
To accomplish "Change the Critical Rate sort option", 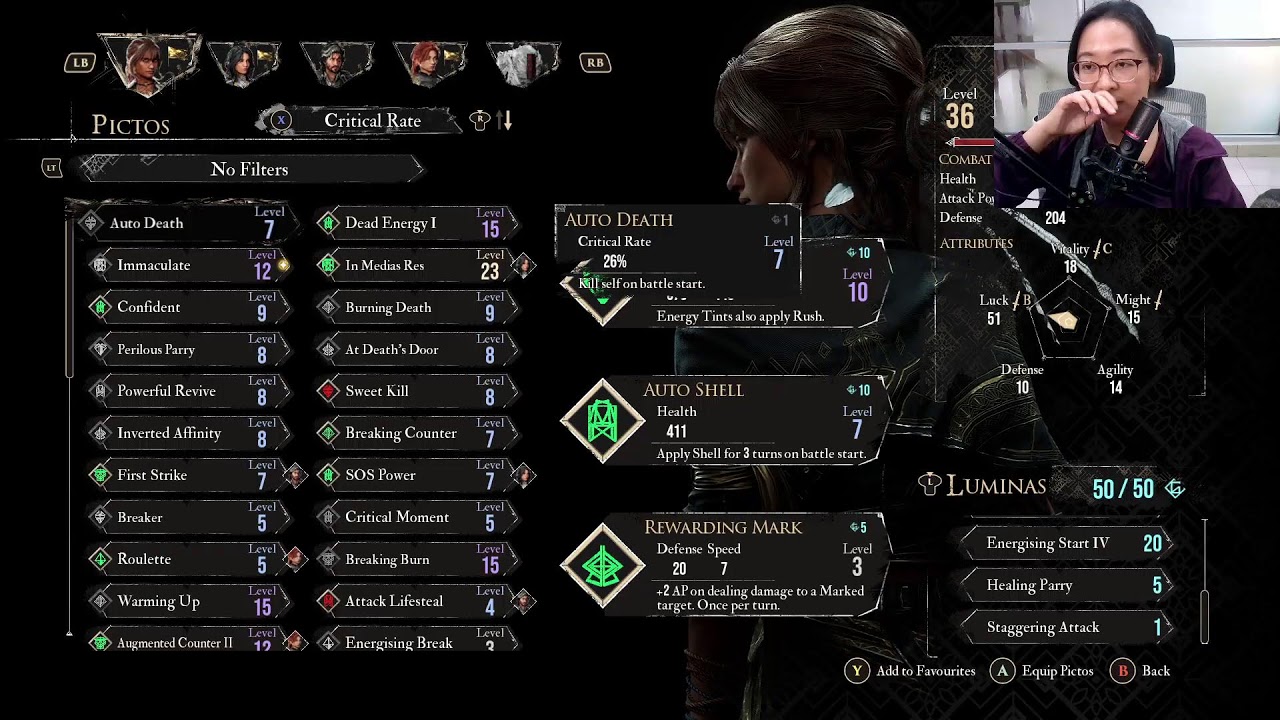I will (372, 121).
